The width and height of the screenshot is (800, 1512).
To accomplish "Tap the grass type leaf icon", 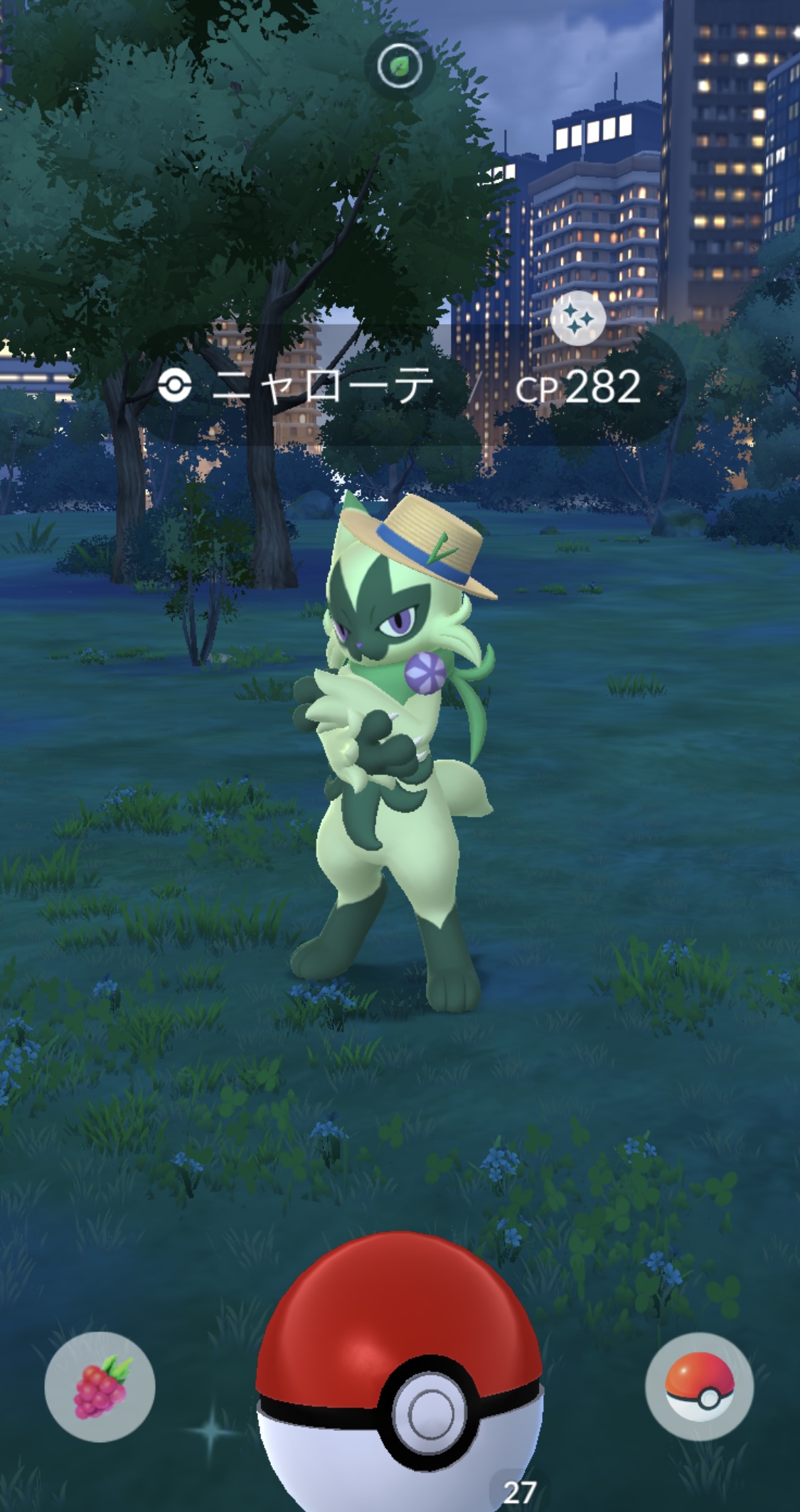I will point(400,67).
